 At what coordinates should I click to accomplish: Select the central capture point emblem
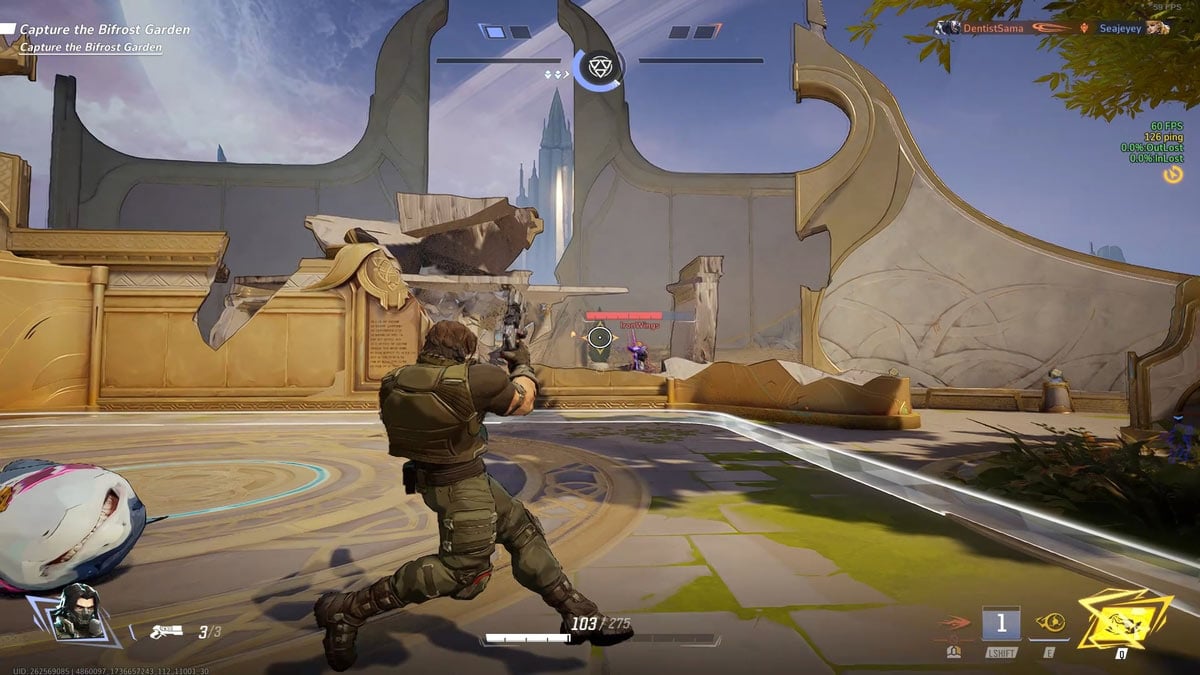point(598,66)
